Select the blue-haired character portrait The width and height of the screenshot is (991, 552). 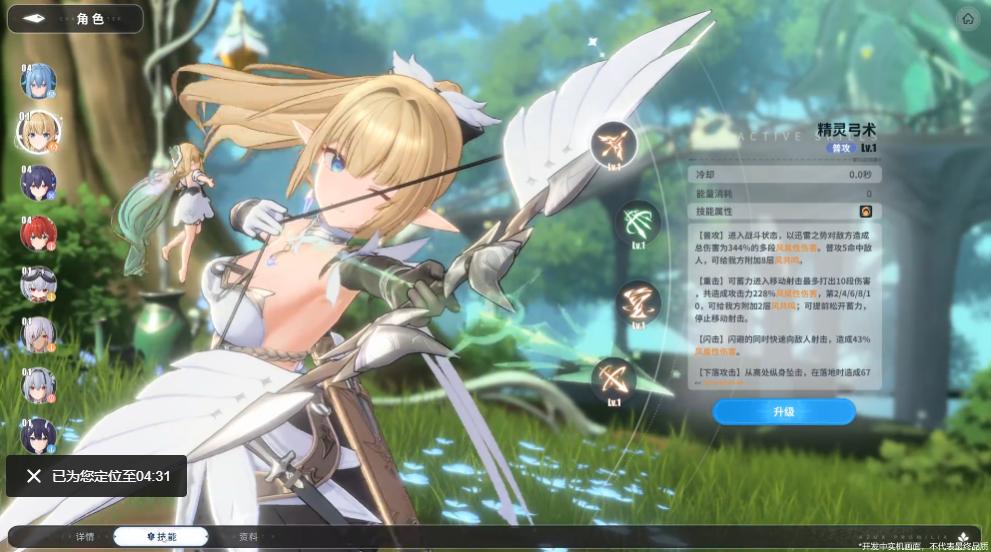coord(38,81)
